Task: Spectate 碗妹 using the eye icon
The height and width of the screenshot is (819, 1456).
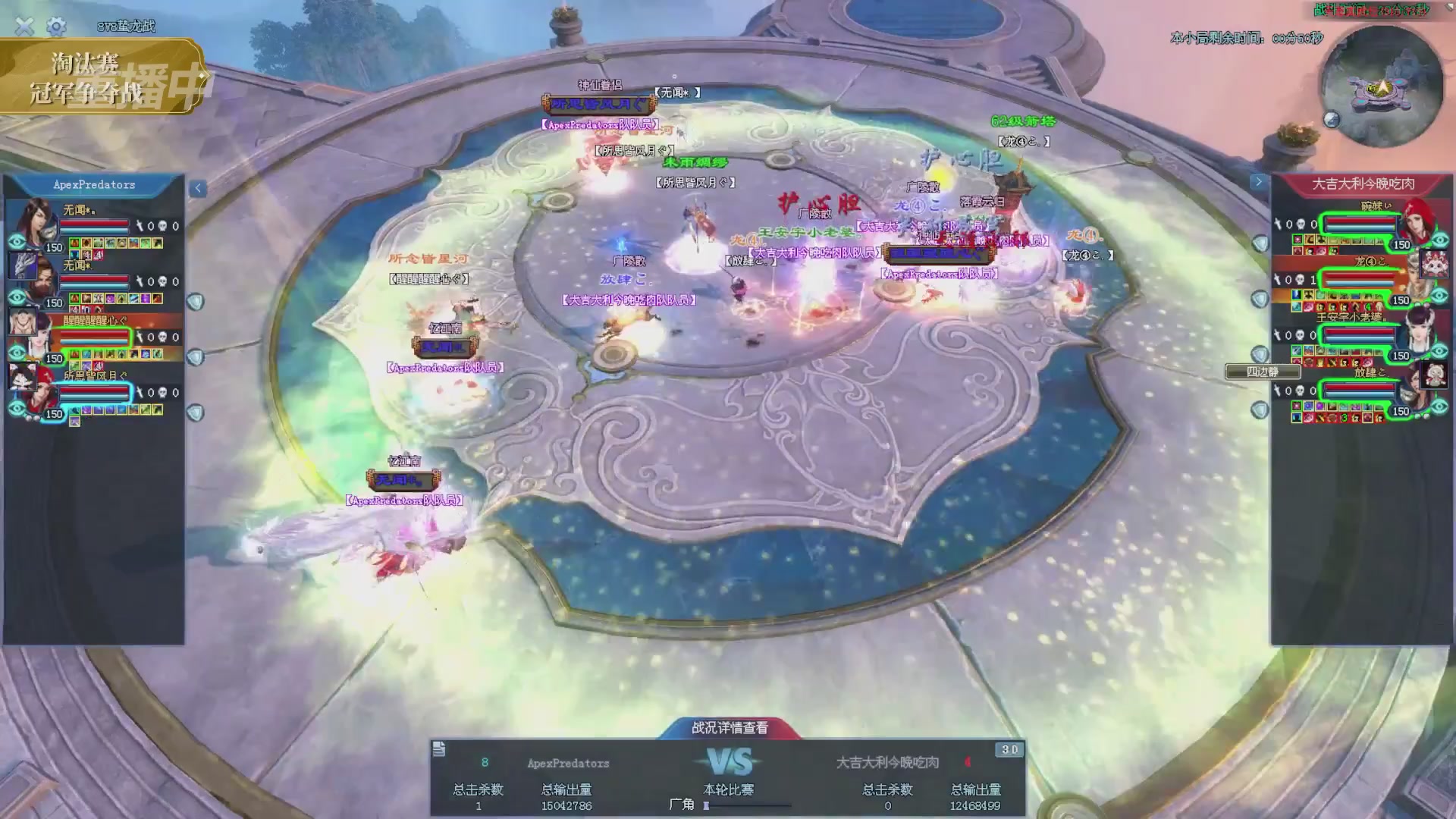Action: (x=1439, y=240)
